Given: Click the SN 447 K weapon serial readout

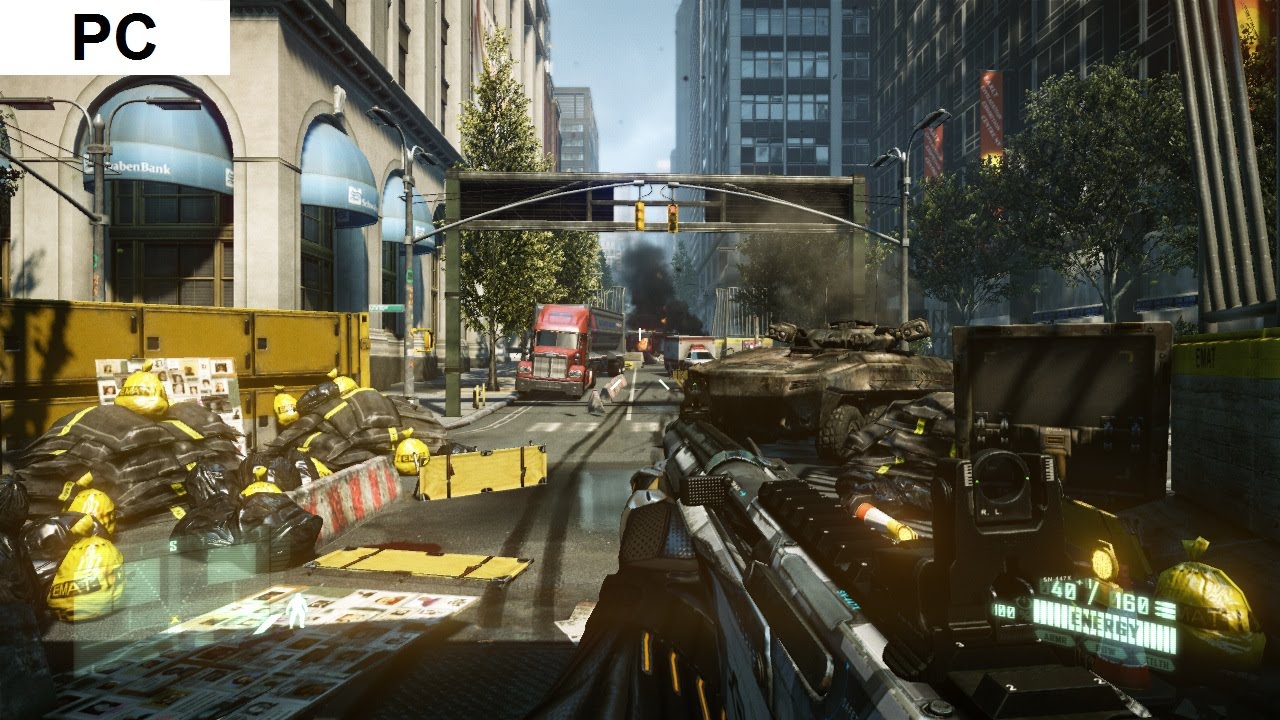Looking at the screenshot, I should pos(1057,578).
